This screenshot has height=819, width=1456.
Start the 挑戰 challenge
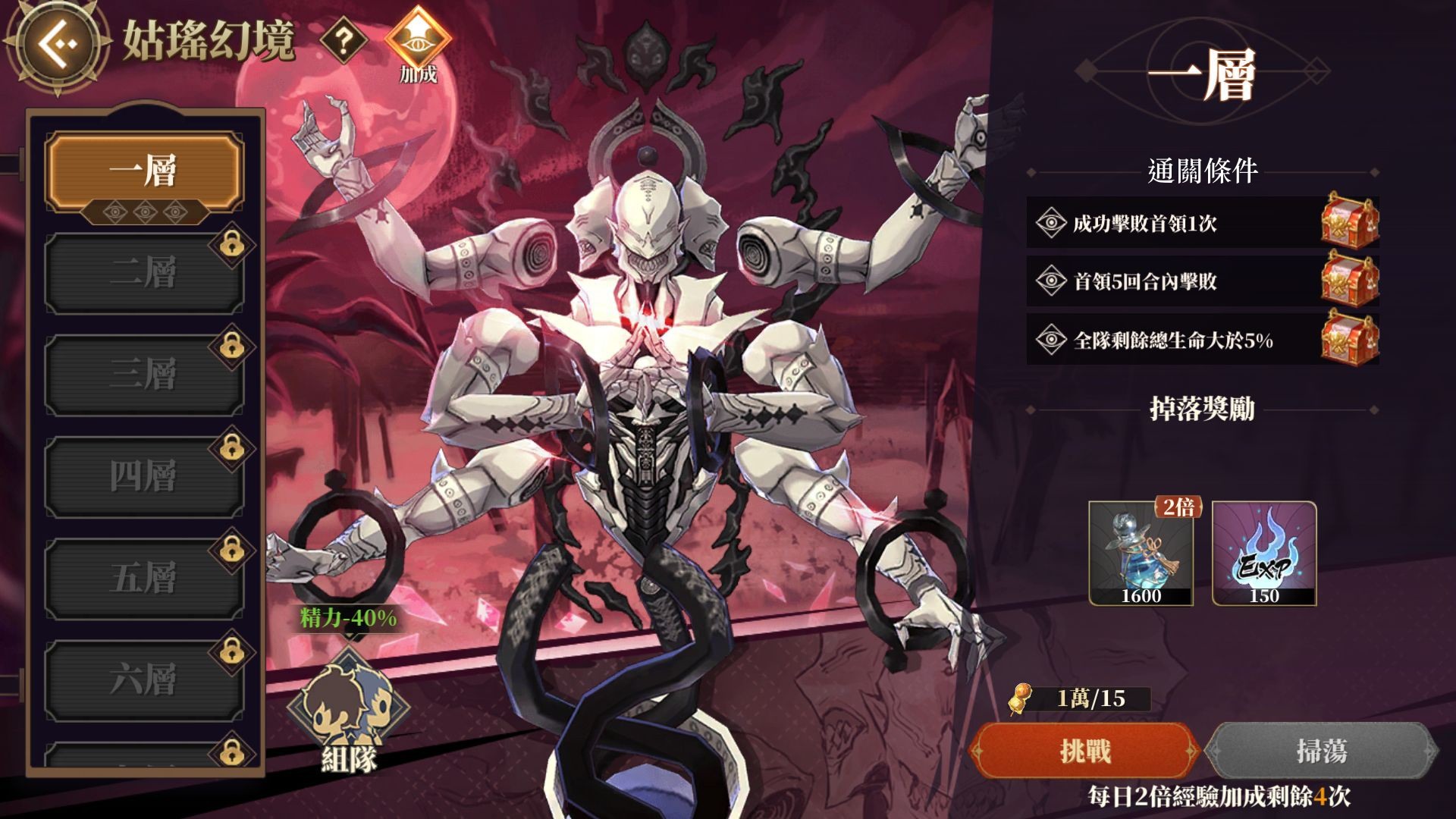tap(1085, 751)
